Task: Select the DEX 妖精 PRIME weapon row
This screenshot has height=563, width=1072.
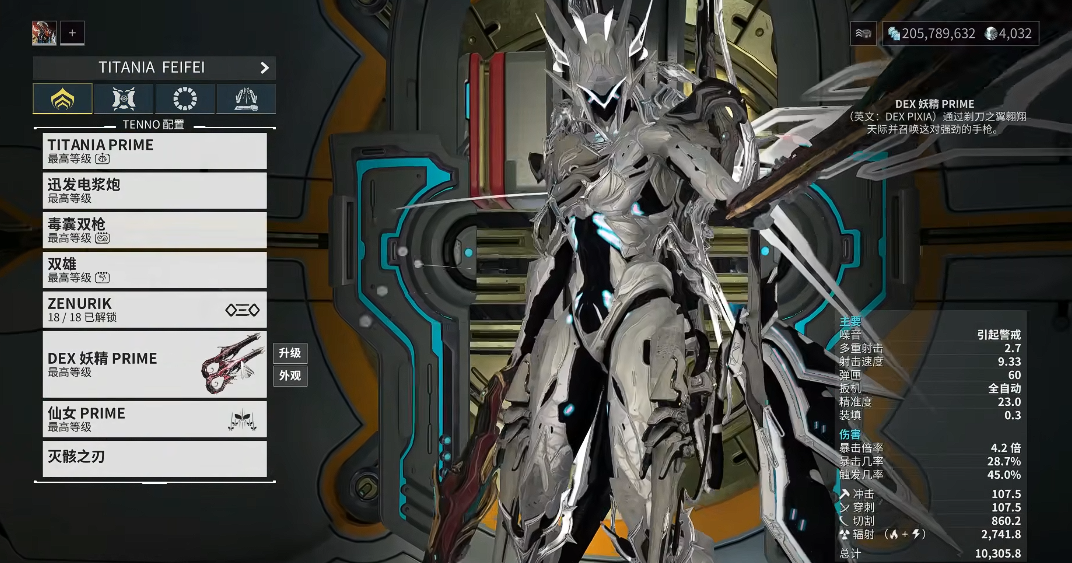Action: point(156,364)
